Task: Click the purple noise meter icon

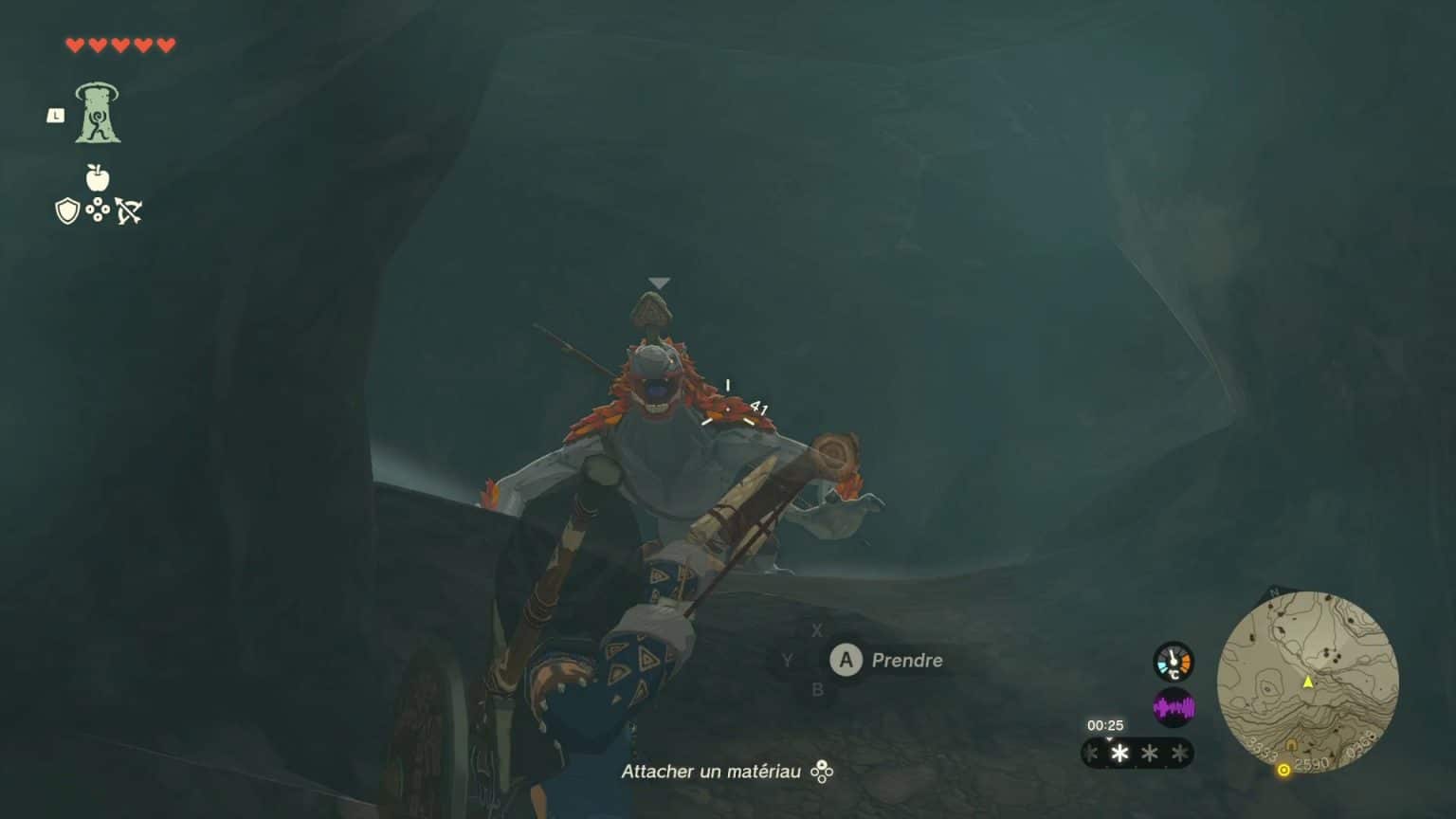Action: click(1175, 706)
